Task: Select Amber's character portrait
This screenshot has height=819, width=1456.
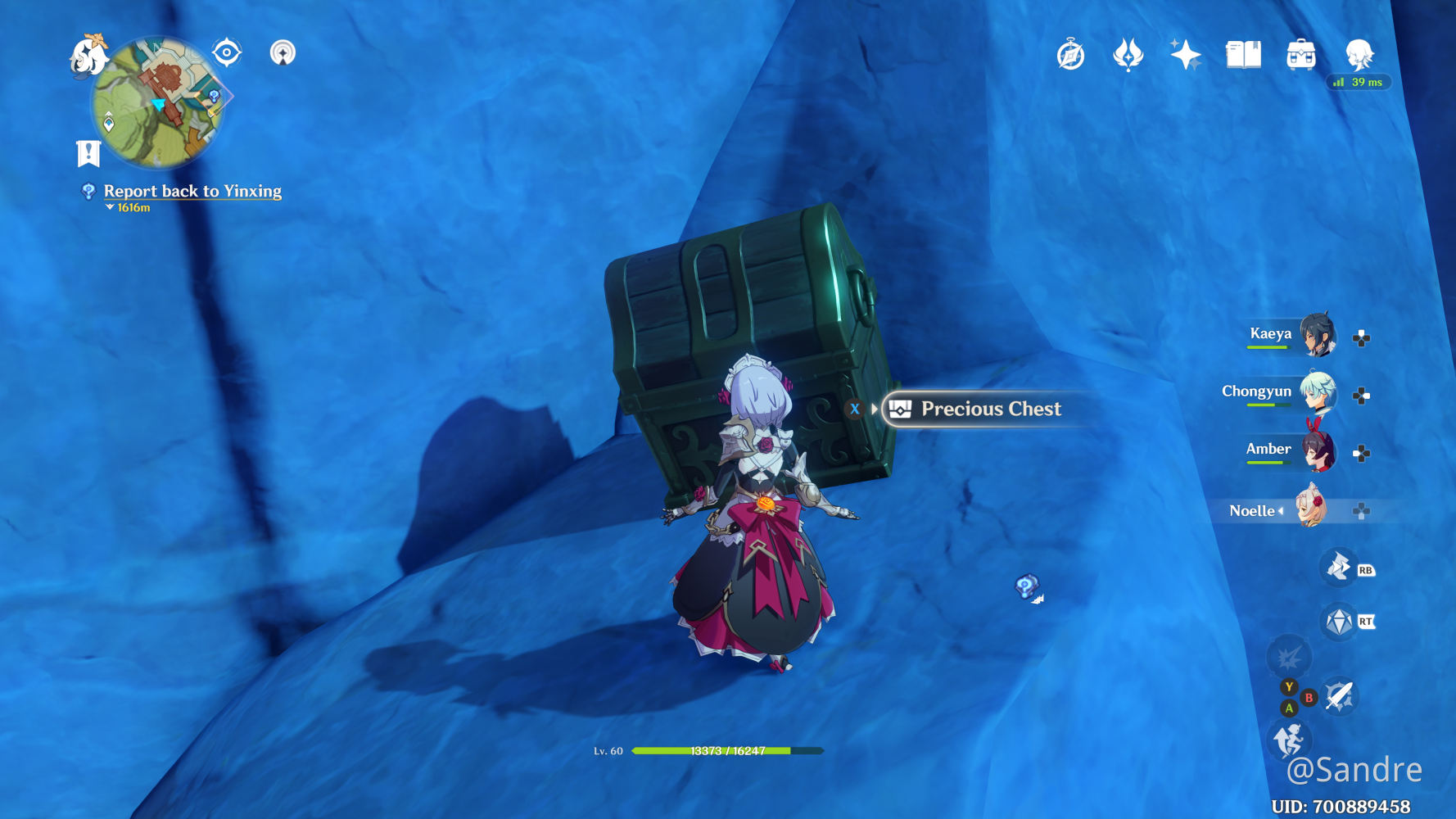Action: coord(1318,452)
